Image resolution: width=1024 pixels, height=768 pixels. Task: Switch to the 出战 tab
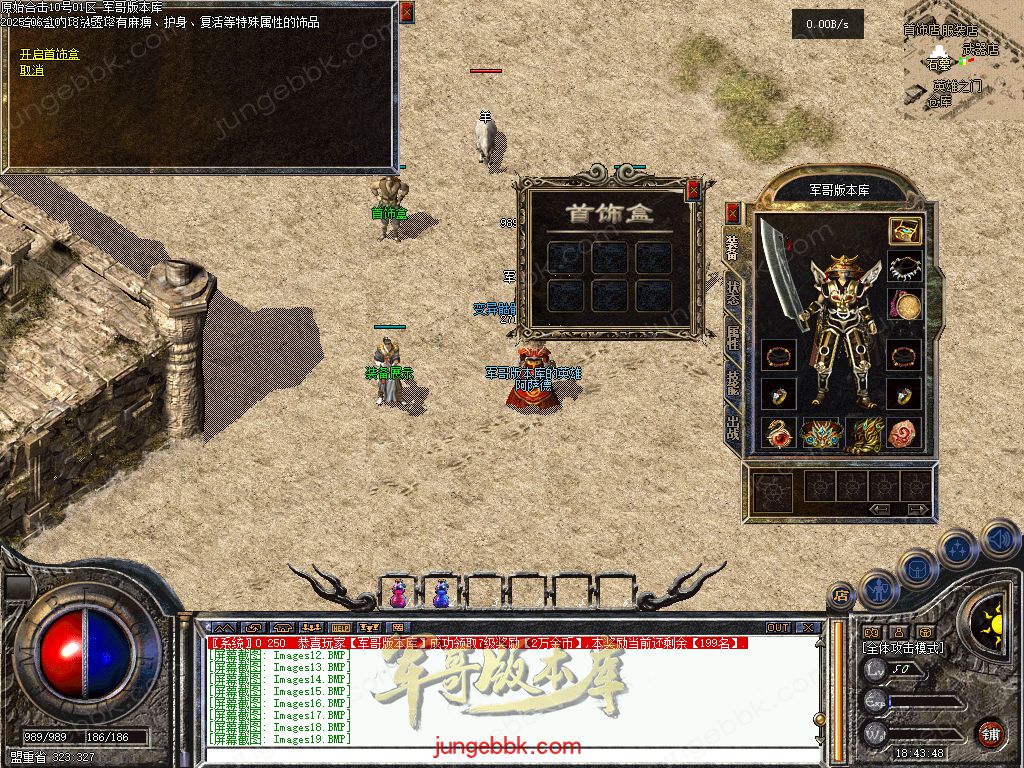(732, 428)
